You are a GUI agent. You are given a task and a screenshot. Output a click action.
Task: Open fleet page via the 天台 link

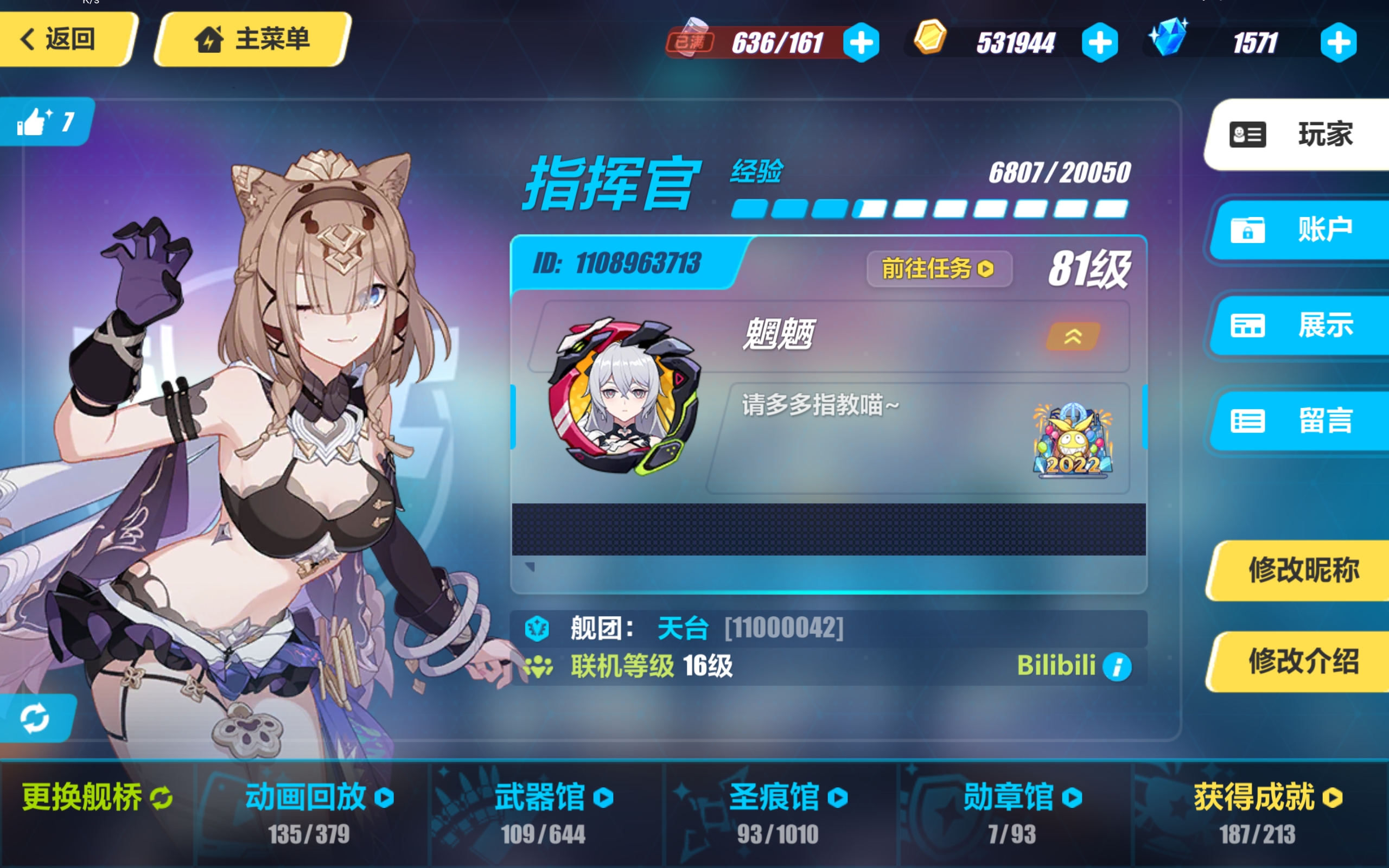683,628
